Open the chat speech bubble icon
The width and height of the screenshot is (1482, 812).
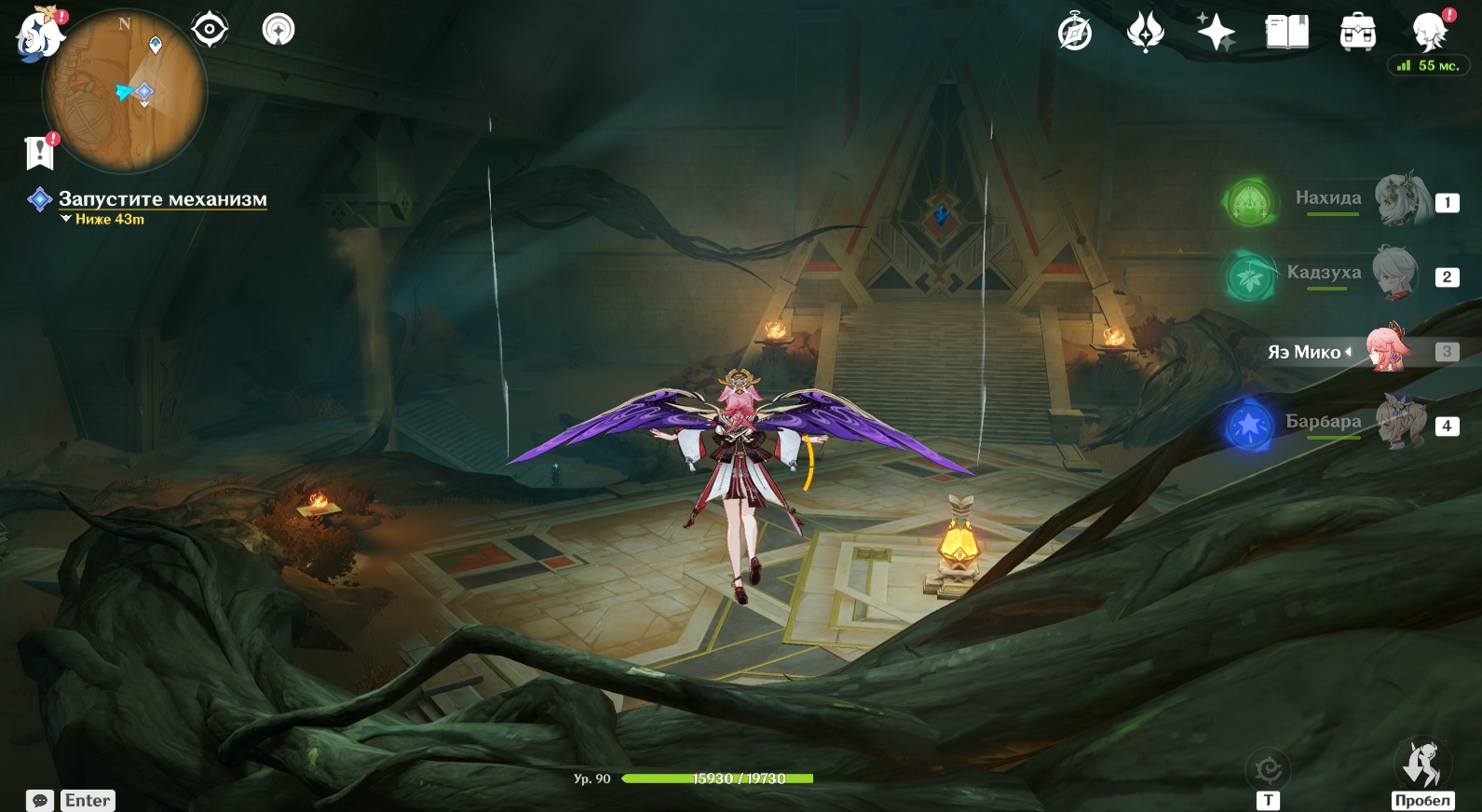point(40,800)
